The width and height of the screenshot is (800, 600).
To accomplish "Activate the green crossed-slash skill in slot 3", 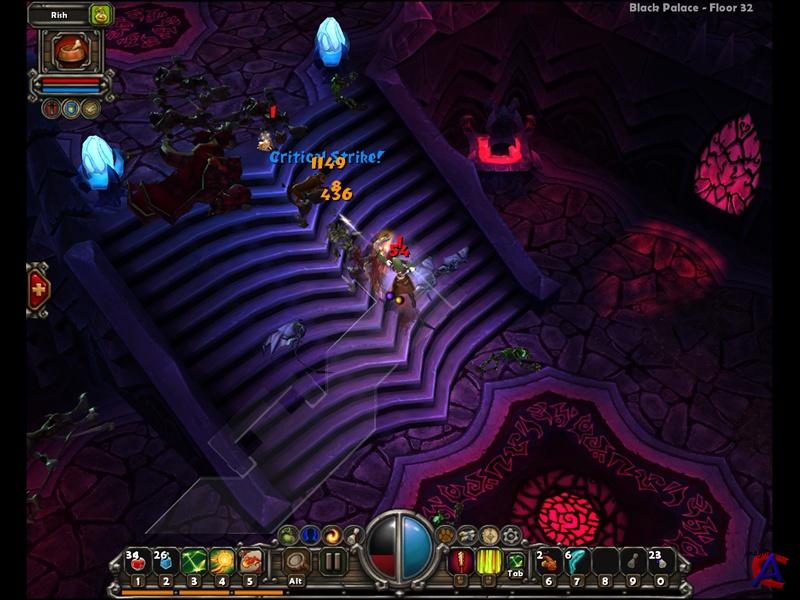I will click(x=194, y=561).
